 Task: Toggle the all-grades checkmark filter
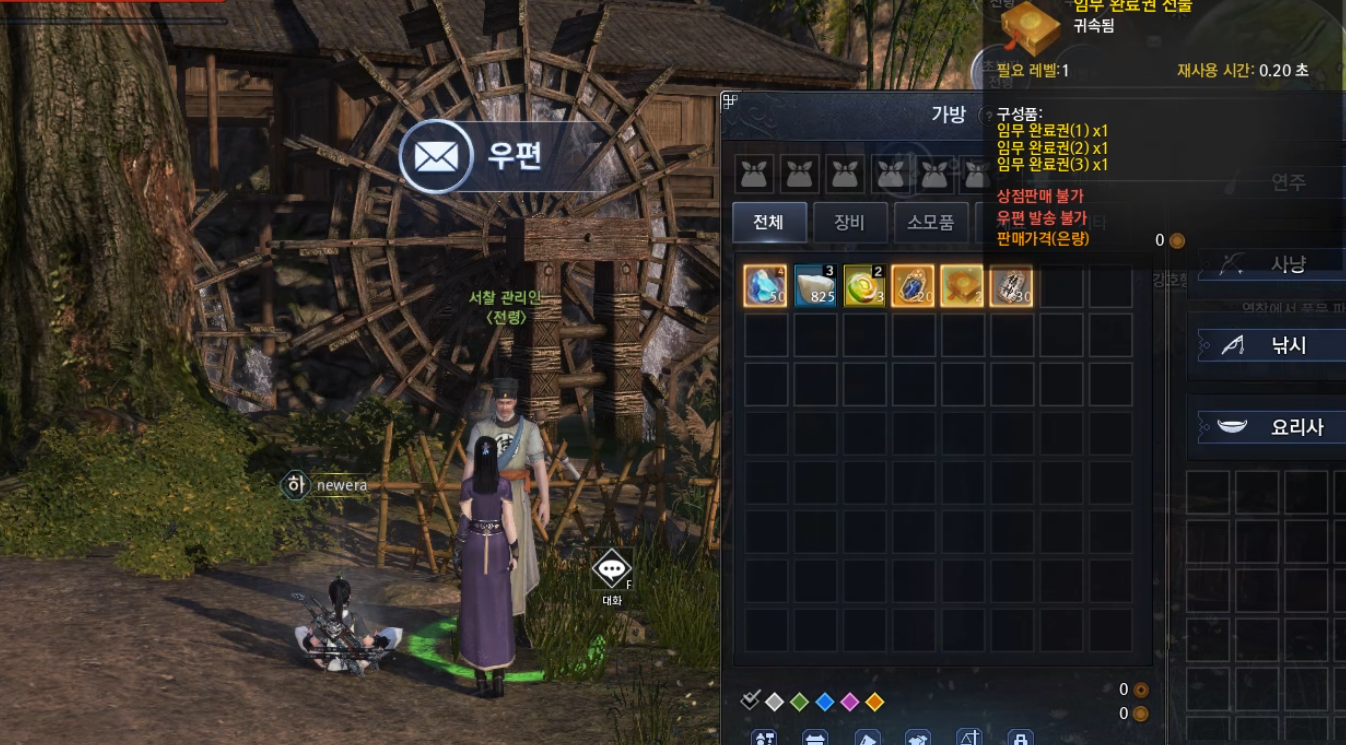click(750, 701)
